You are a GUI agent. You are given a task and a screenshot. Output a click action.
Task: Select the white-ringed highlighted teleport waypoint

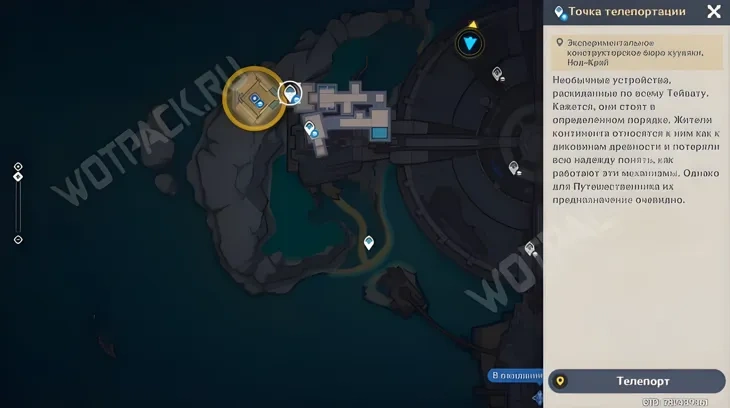[x=290, y=94]
